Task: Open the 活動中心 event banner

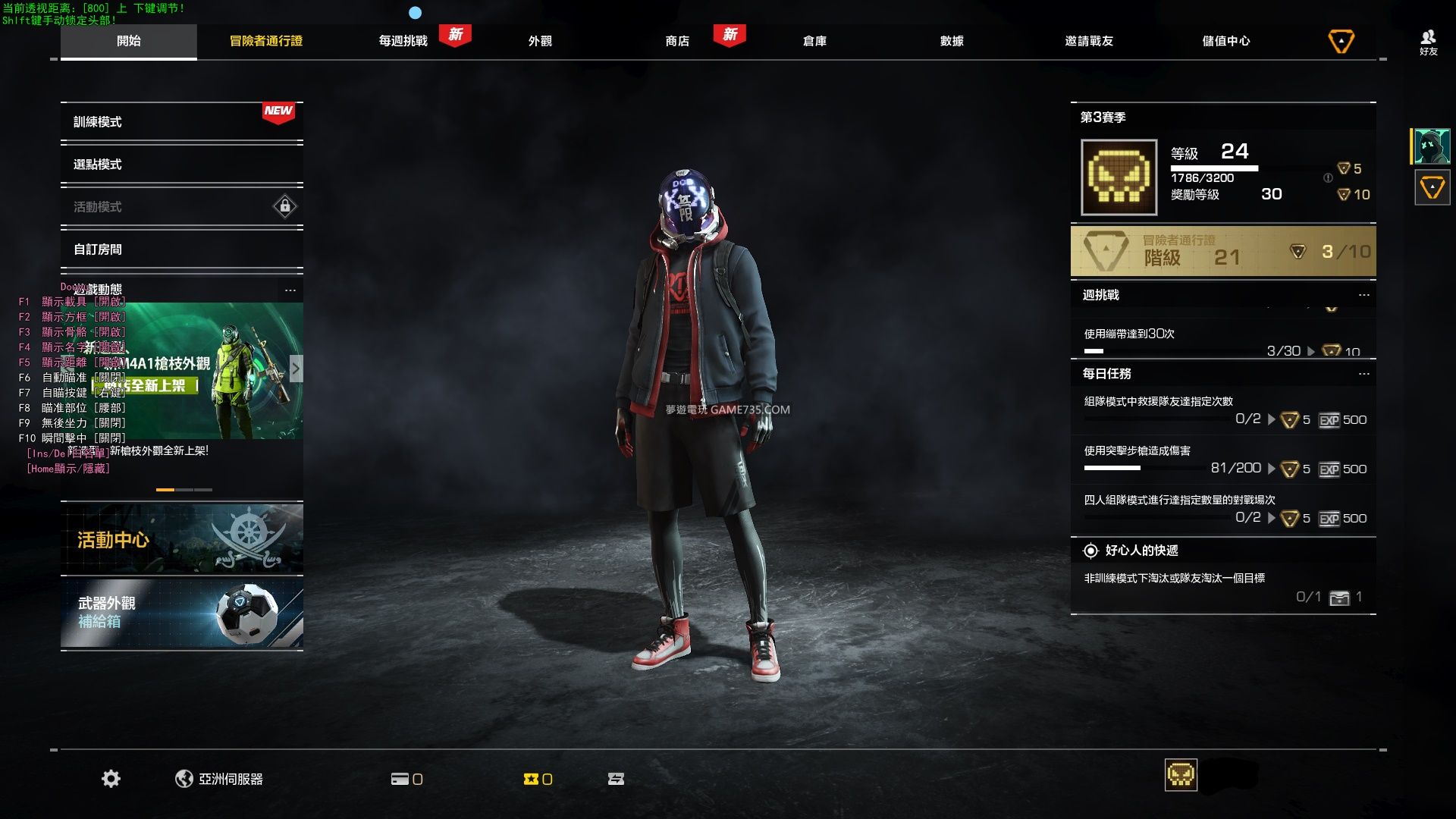Action: click(x=181, y=539)
